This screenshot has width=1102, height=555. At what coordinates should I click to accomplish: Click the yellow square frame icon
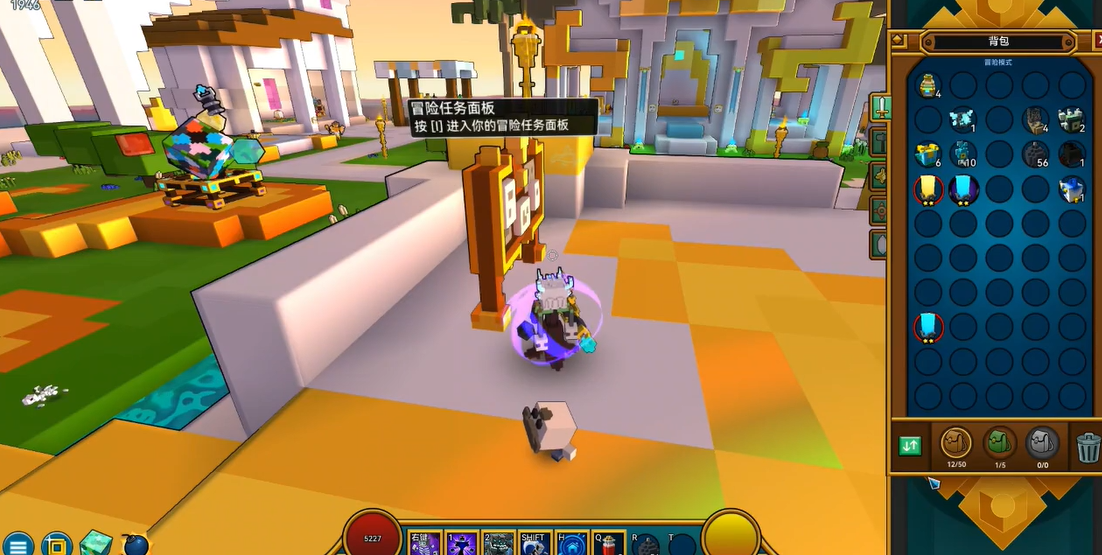click(x=57, y=544)
